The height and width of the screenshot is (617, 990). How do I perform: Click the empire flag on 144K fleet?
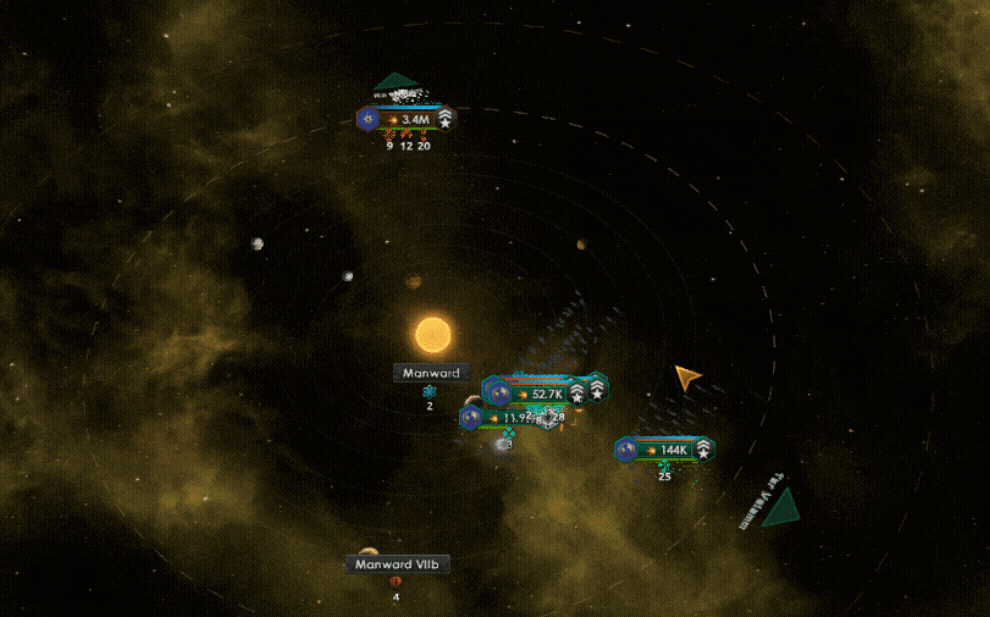(628, 450)
